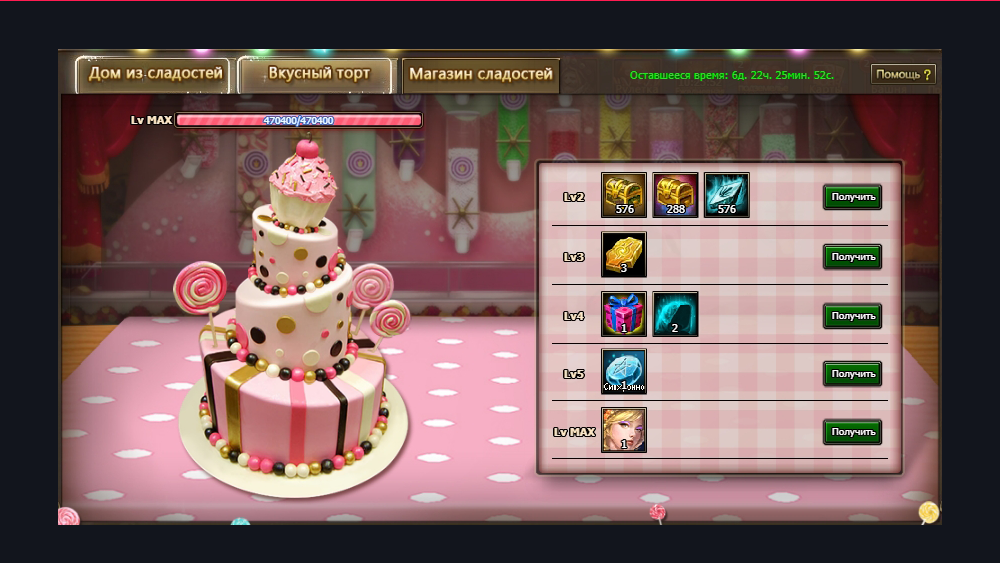Viewport: 1000px width, 563px height.
Task: Select the gold ingot reward in Lv3
Action: tap(624, 254)
